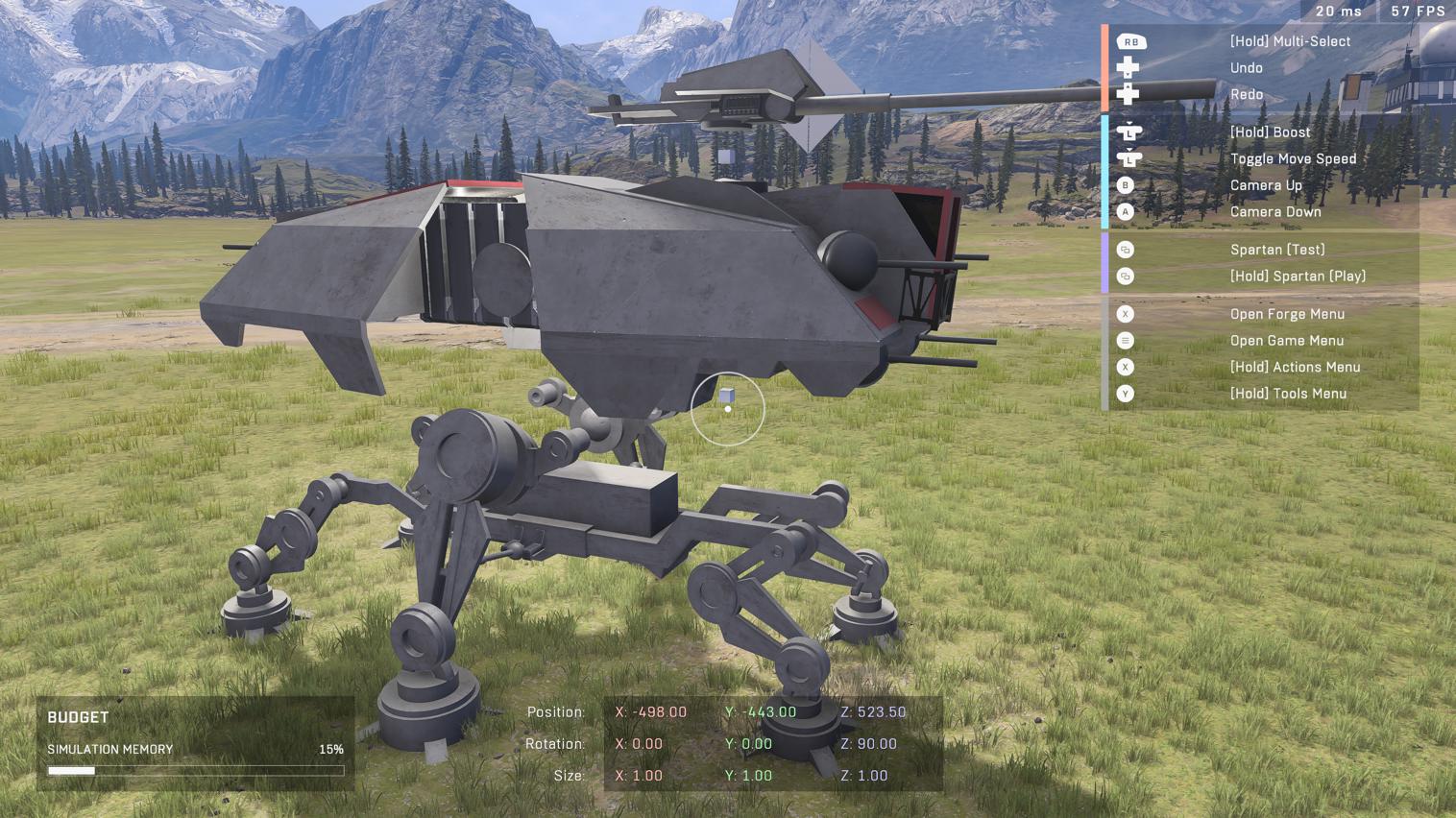Open the Hold Actions Menu entry

(1295, 367)
